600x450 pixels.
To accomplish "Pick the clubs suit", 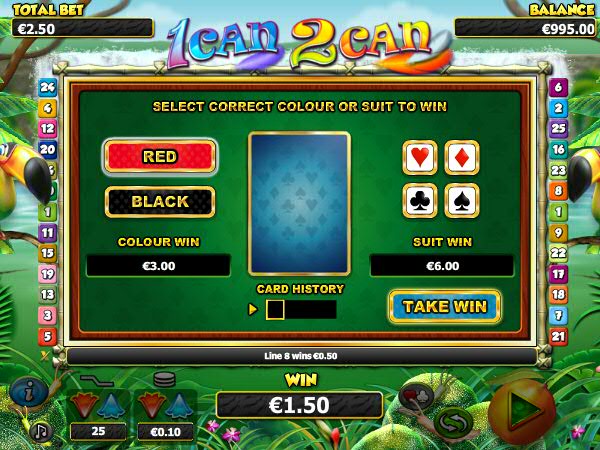I will pyautogui.click(x=420, y=201).
